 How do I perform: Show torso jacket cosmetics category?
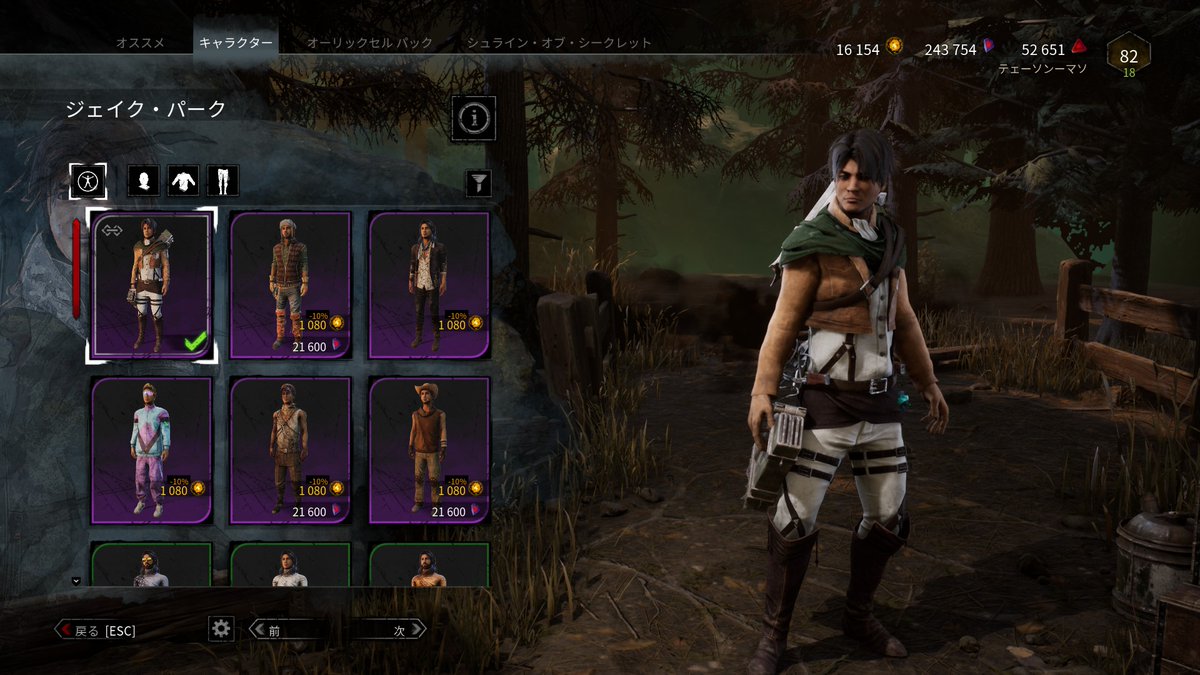[x=183, y=181]
